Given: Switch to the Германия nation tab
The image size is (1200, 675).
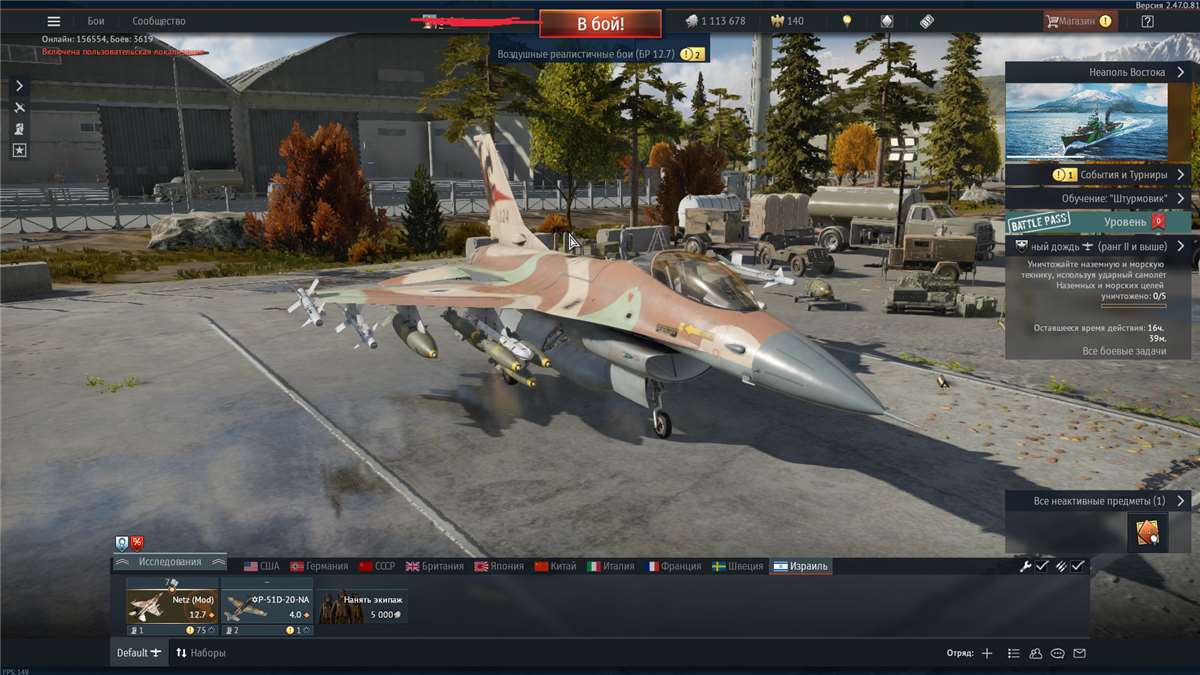Looking at the screenshot, I should pyautogui.click(x=319, y=566).
